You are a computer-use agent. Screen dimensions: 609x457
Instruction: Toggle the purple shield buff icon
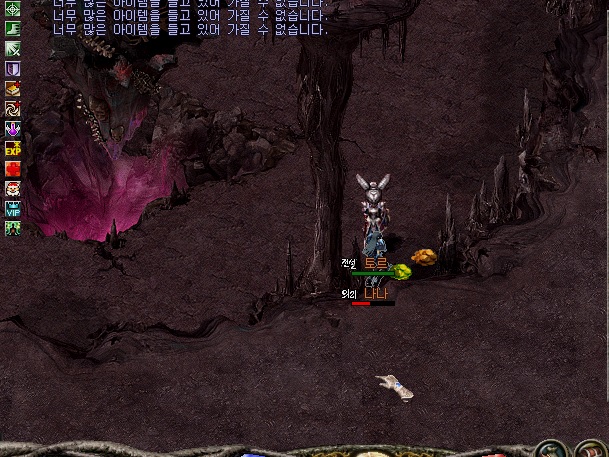pos(13,69)
